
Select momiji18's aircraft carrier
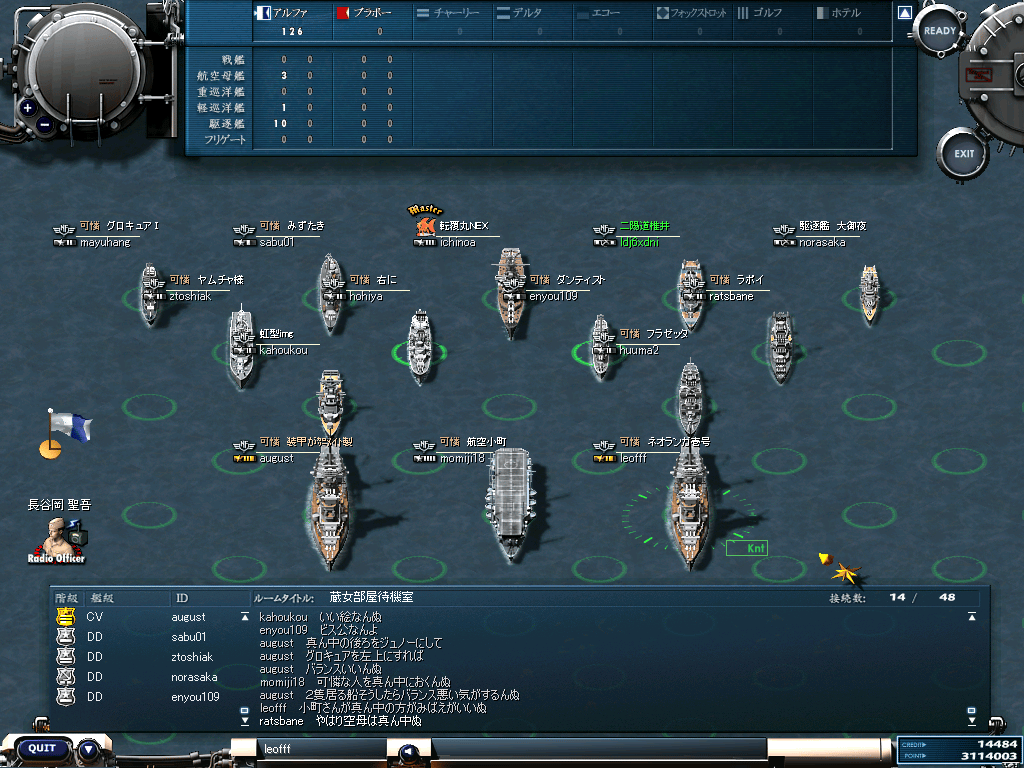(512, 505)
